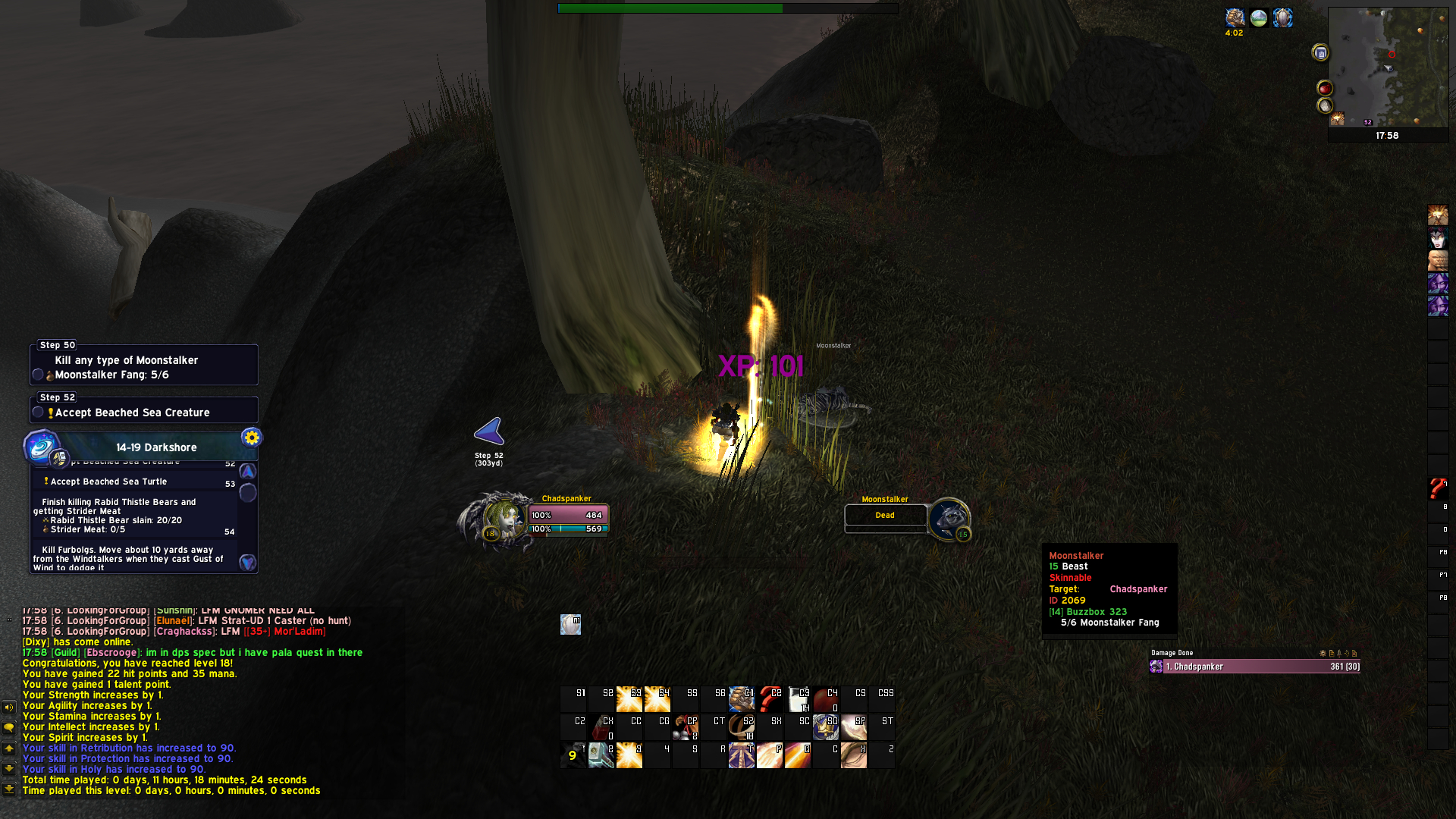The height and width of the screenshot is (819, 1456).
Task: Use the hammer ability in slot 2
Action: [x=601, y=755]
